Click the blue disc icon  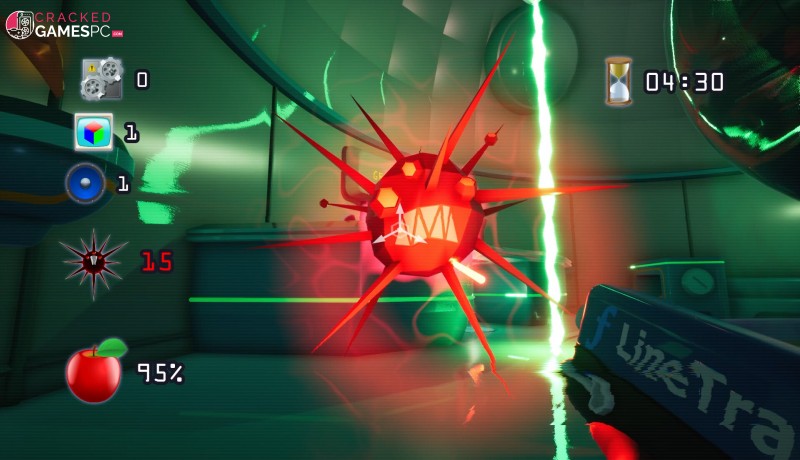(86, 184)
